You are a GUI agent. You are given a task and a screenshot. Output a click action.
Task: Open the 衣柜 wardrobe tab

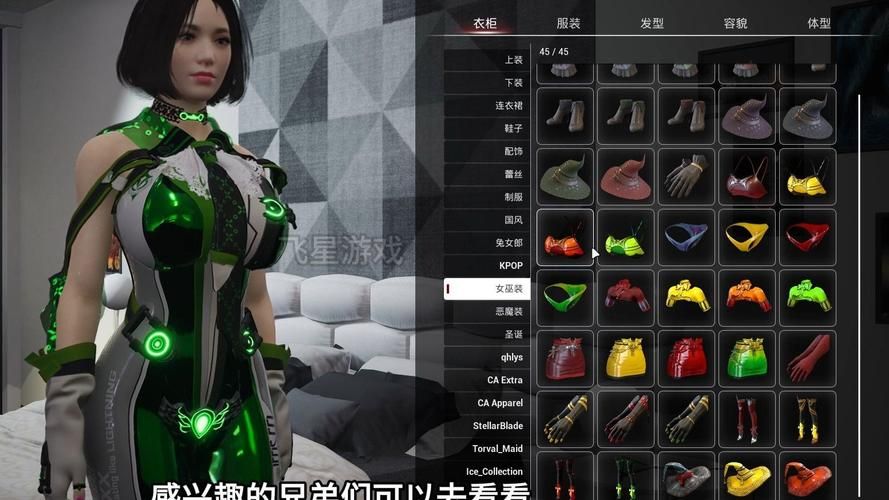[485, 23]
